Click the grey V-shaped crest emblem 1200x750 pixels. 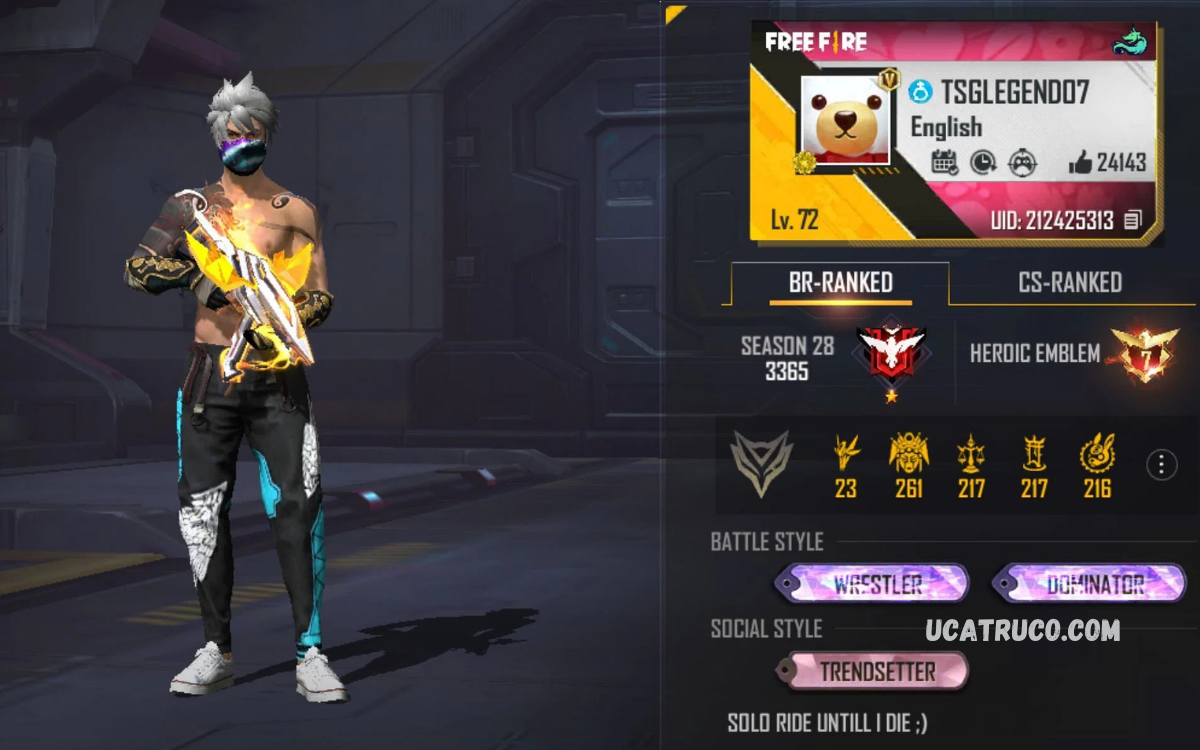(x=761, y=464)
